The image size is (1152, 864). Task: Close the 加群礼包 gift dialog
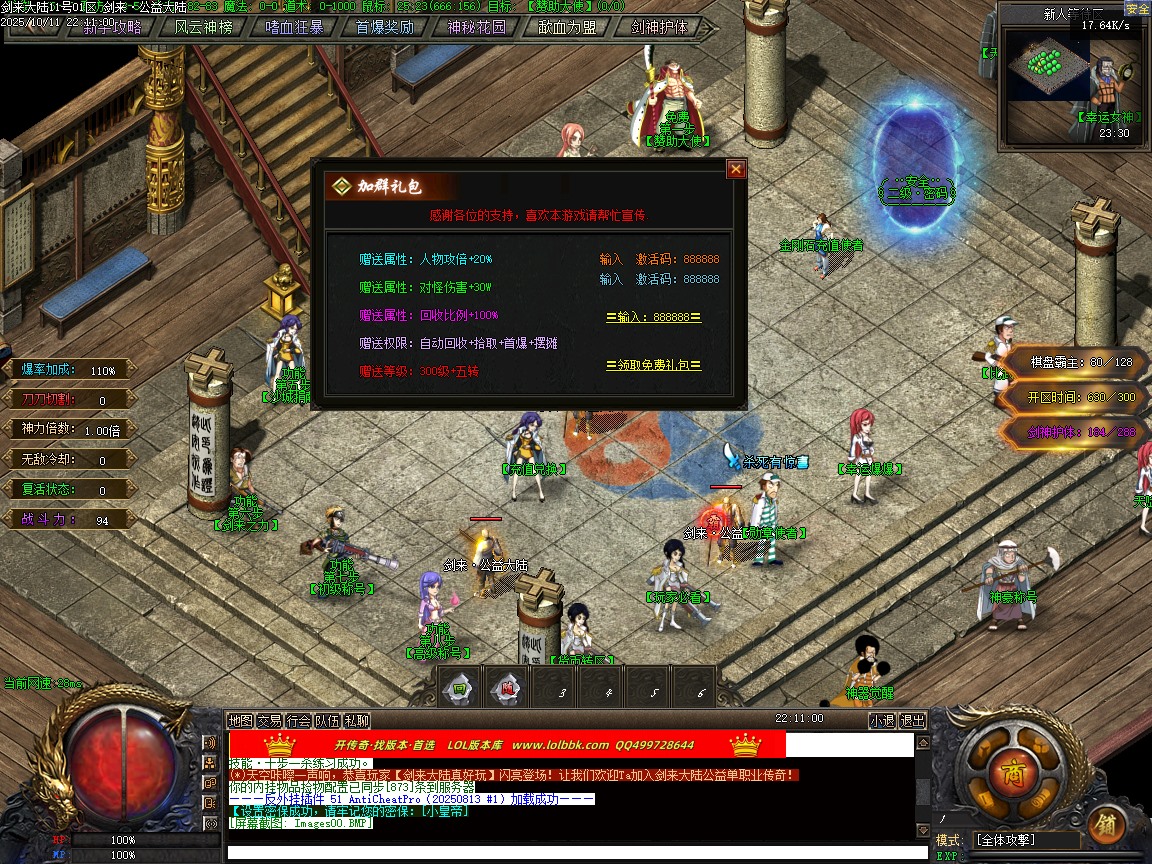click(x=736, y=170)
